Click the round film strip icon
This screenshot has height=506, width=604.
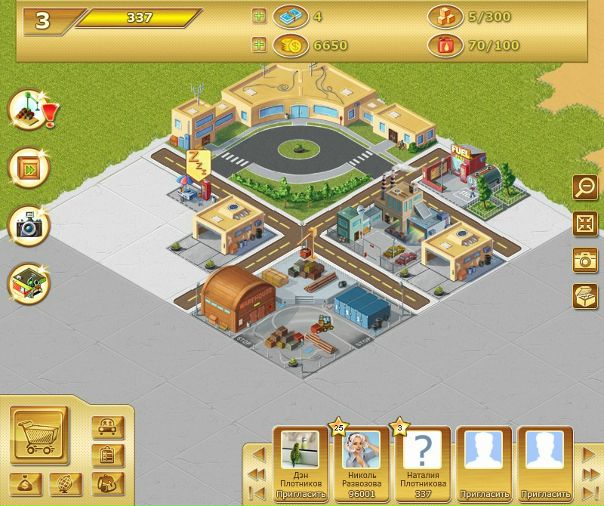pyautogui.click(x=29, y=167)
